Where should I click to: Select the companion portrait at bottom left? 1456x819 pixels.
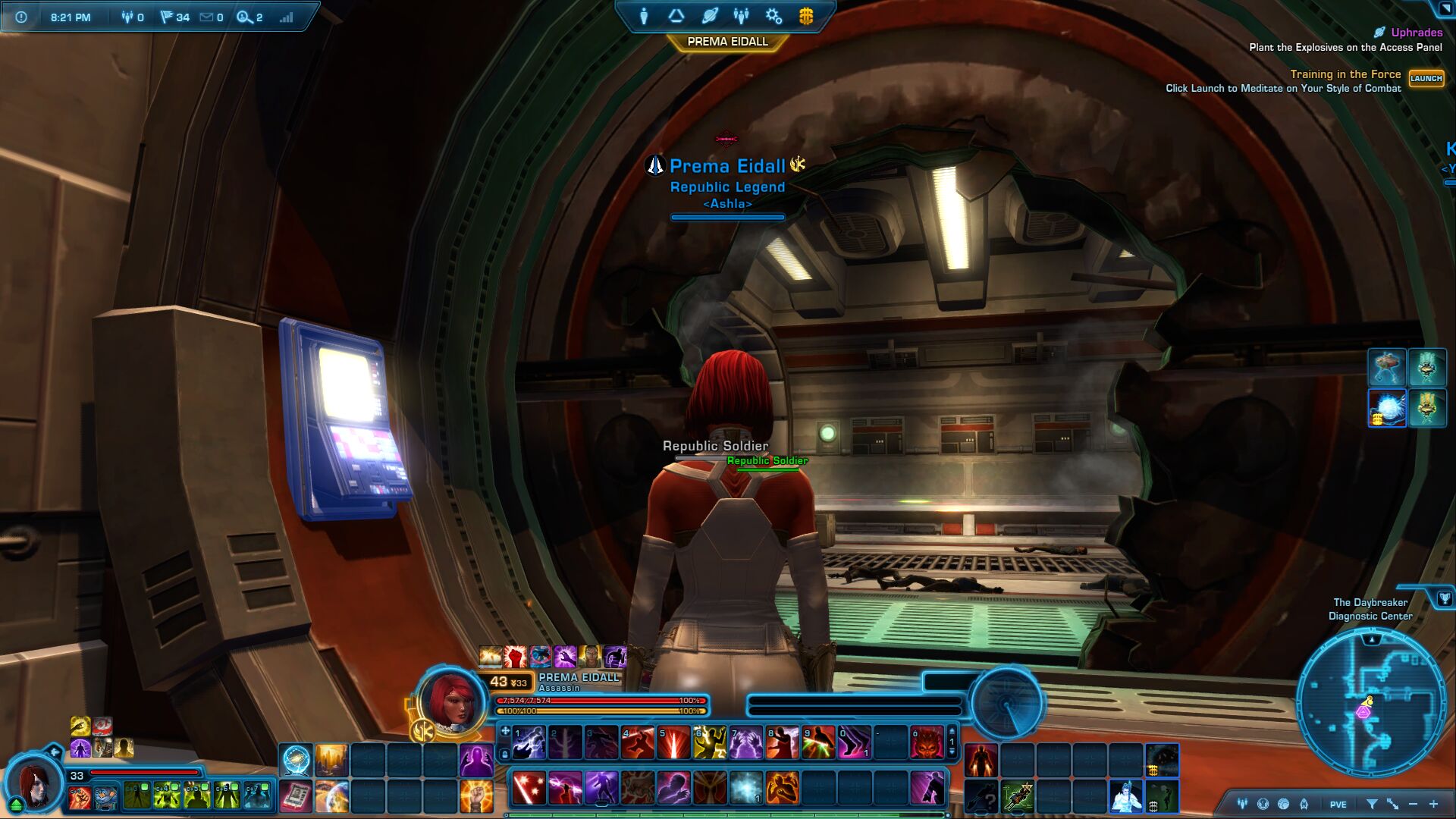[34, 782]
